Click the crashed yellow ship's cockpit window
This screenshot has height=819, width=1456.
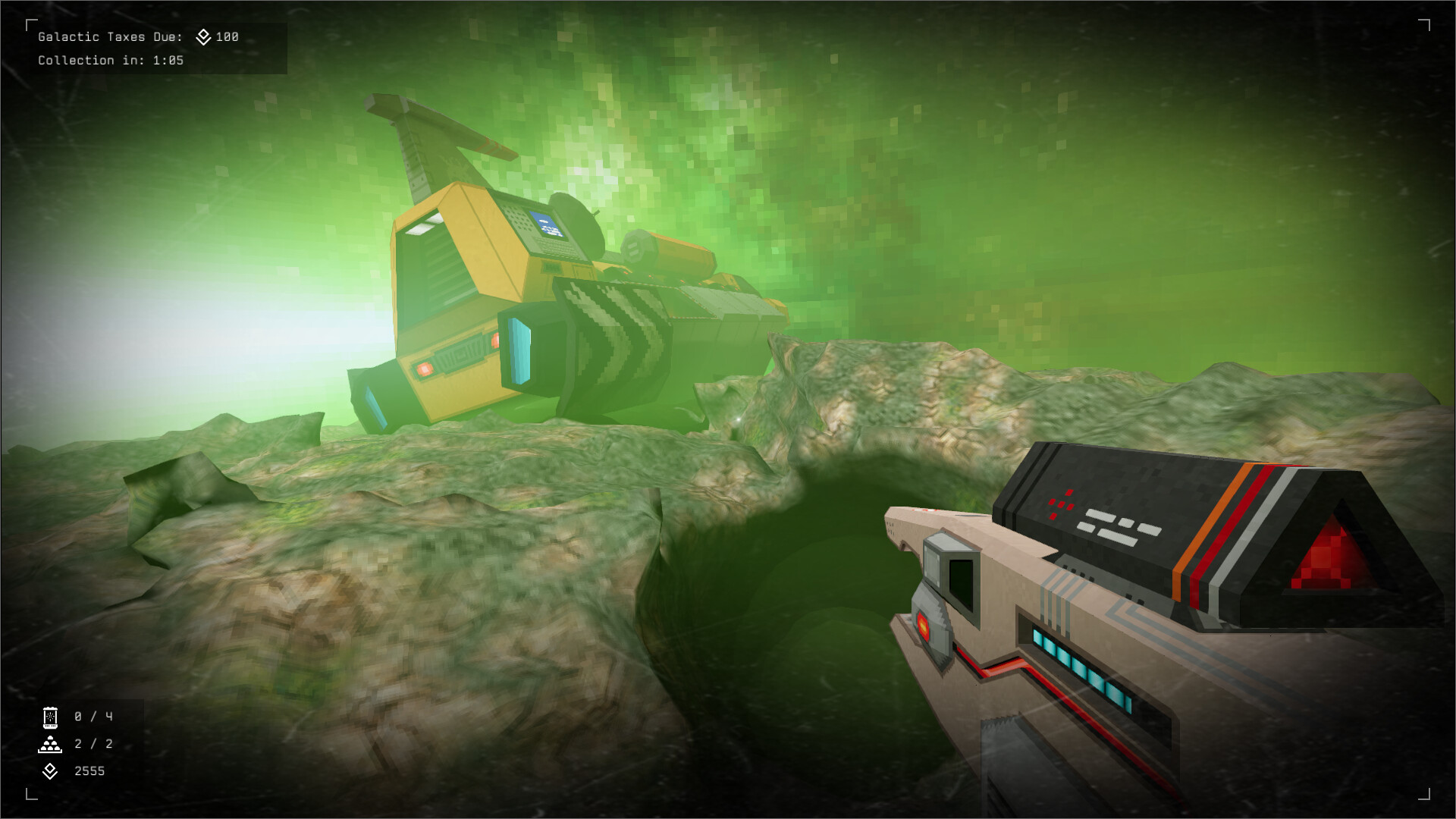coord(425,232)
